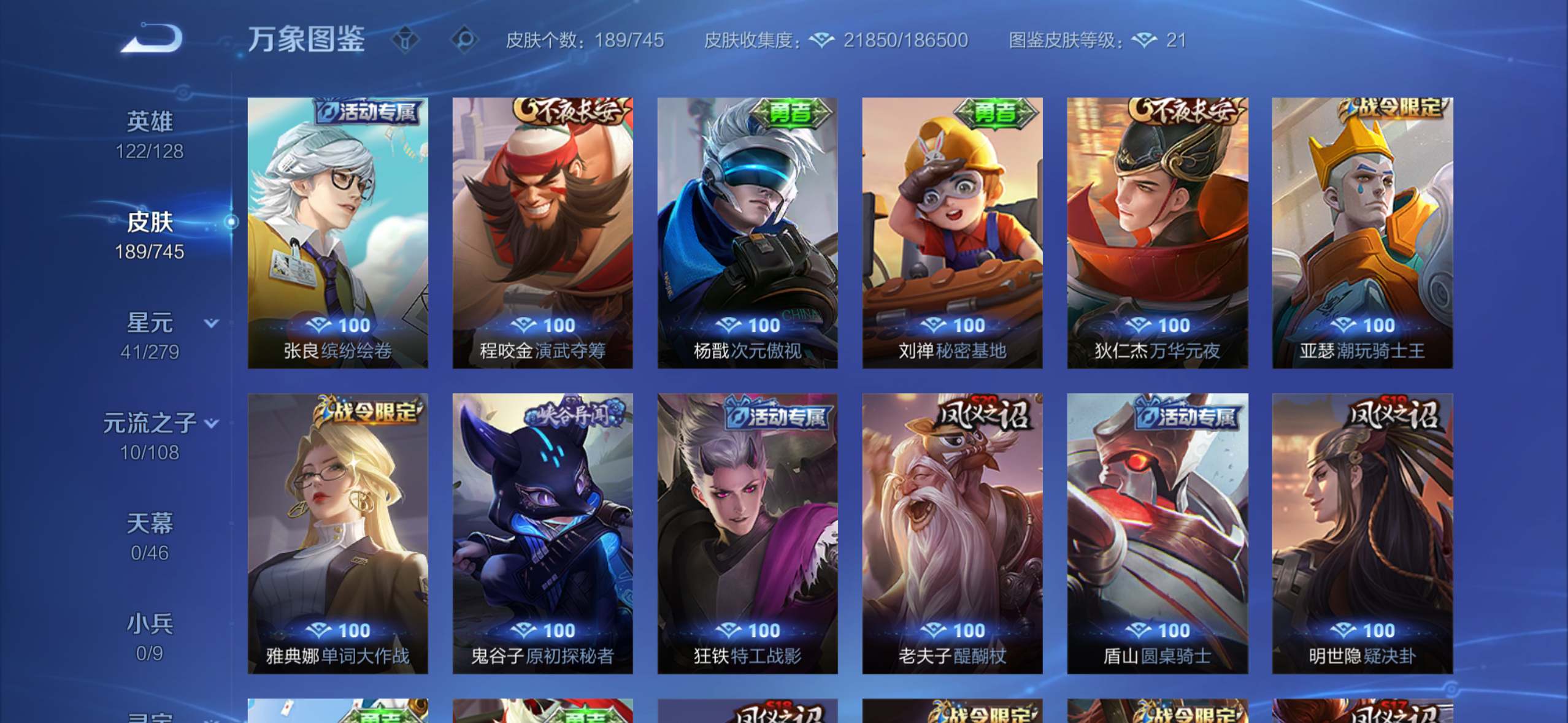Viewport: 1568px width, 723px height.
Task: Select the 皮肤 skins tab
Action: (x=150, y=235)
